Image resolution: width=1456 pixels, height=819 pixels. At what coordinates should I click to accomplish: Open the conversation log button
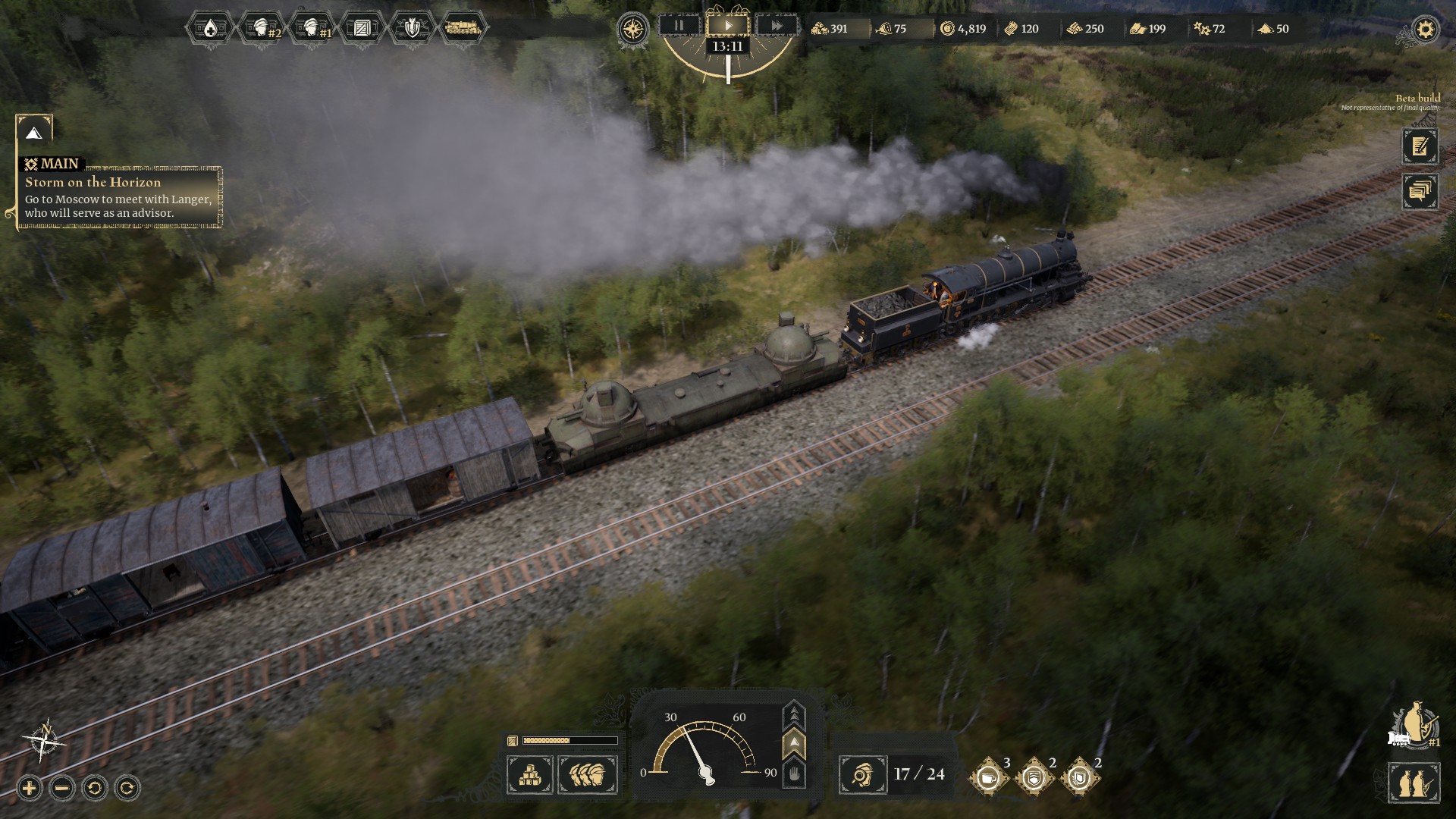tap(1420, 191)
